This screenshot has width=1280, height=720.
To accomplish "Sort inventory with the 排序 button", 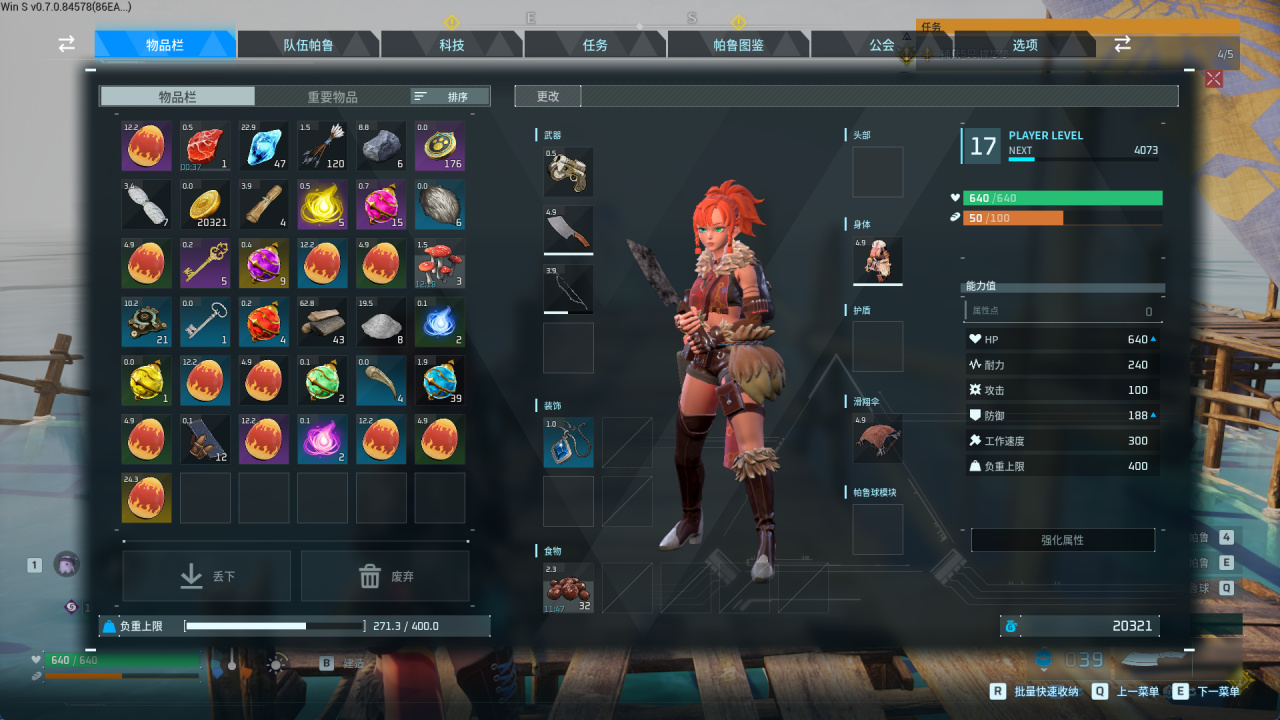I will tap(450, 97).
